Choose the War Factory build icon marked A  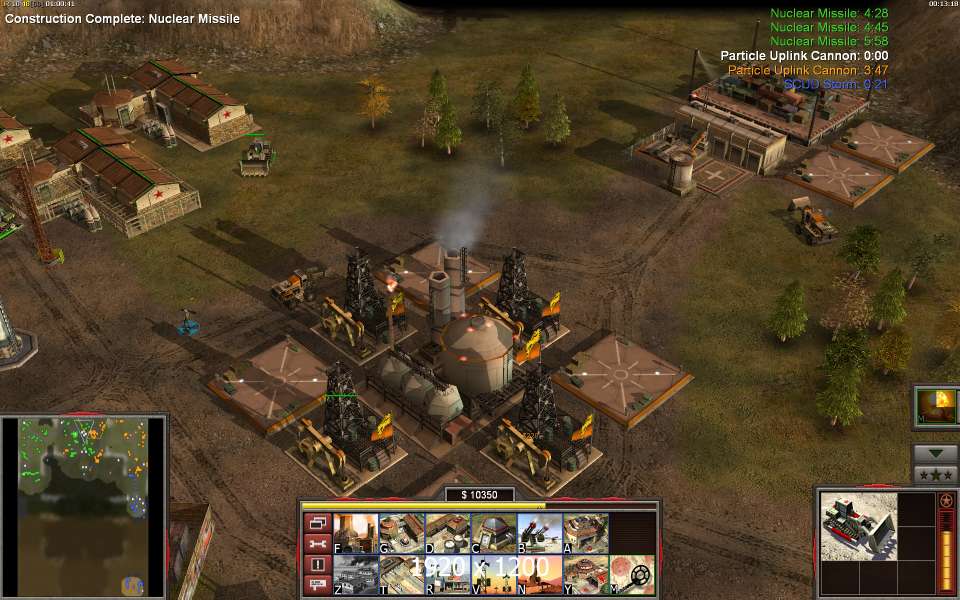[585, 533]
